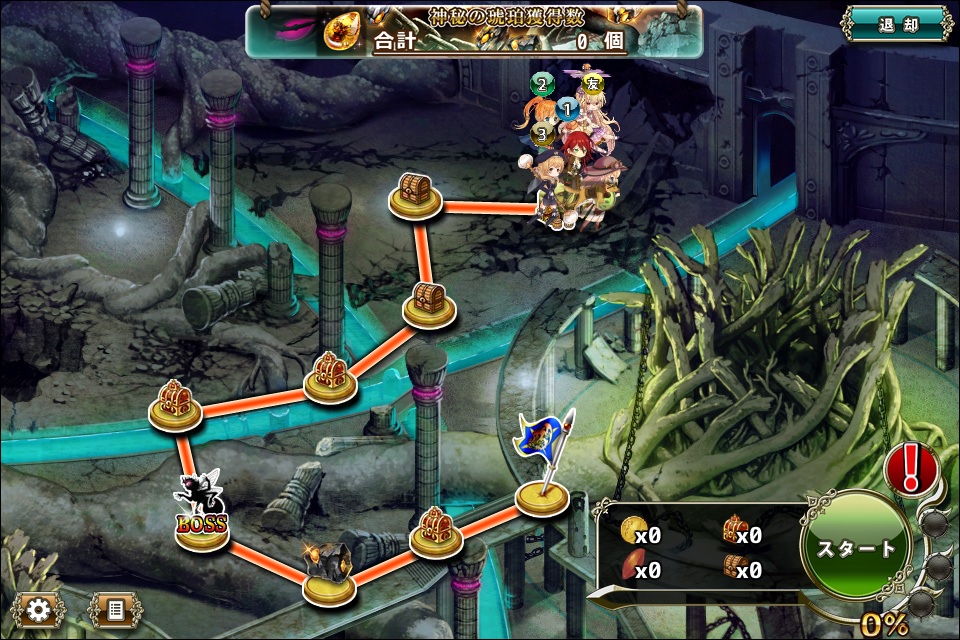
Task: Tap the green スタート start button
Action: 856,548
